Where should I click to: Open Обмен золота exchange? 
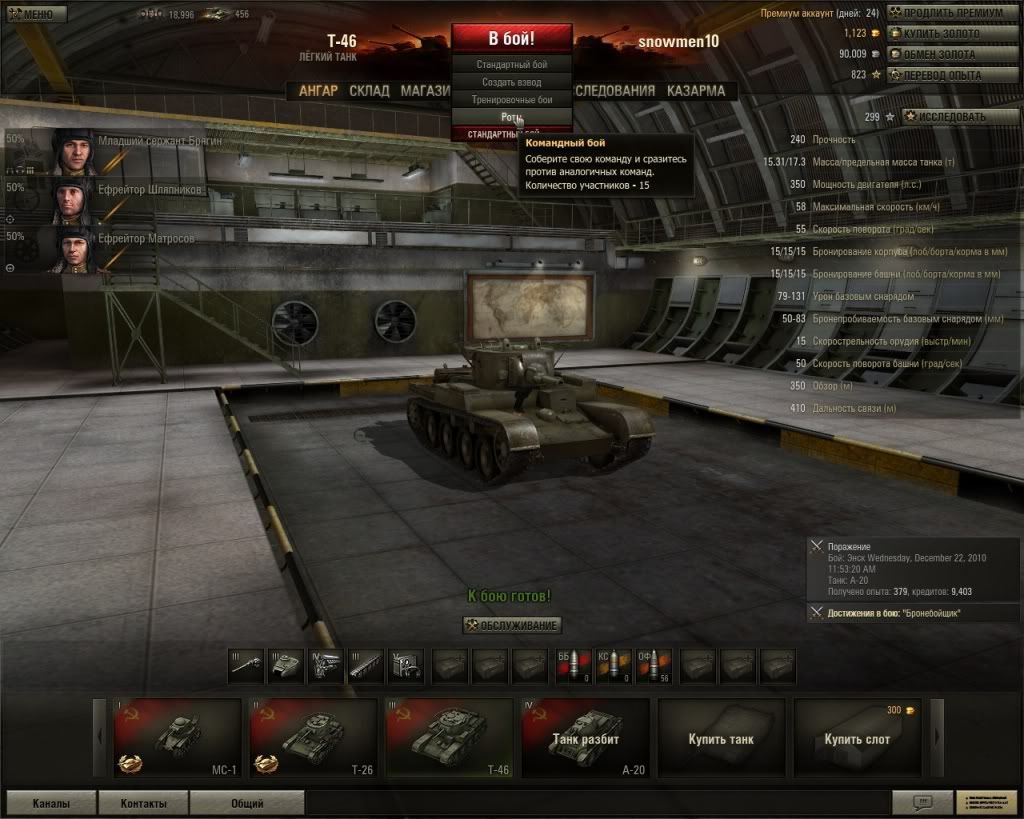pyautogui.click(x=949, y=54)
